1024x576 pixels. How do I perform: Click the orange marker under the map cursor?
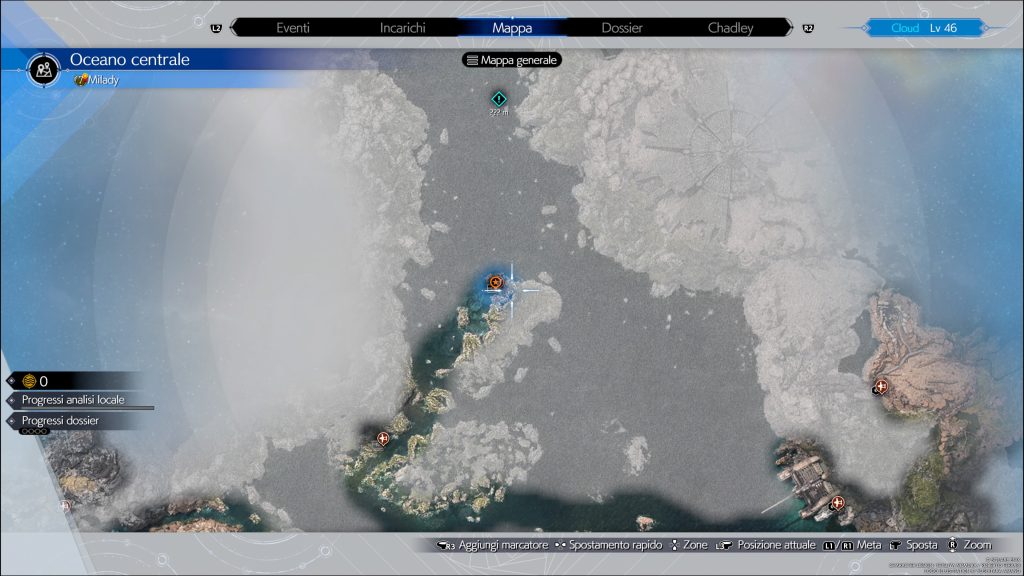pyautogui.click(x=496, y=284)
